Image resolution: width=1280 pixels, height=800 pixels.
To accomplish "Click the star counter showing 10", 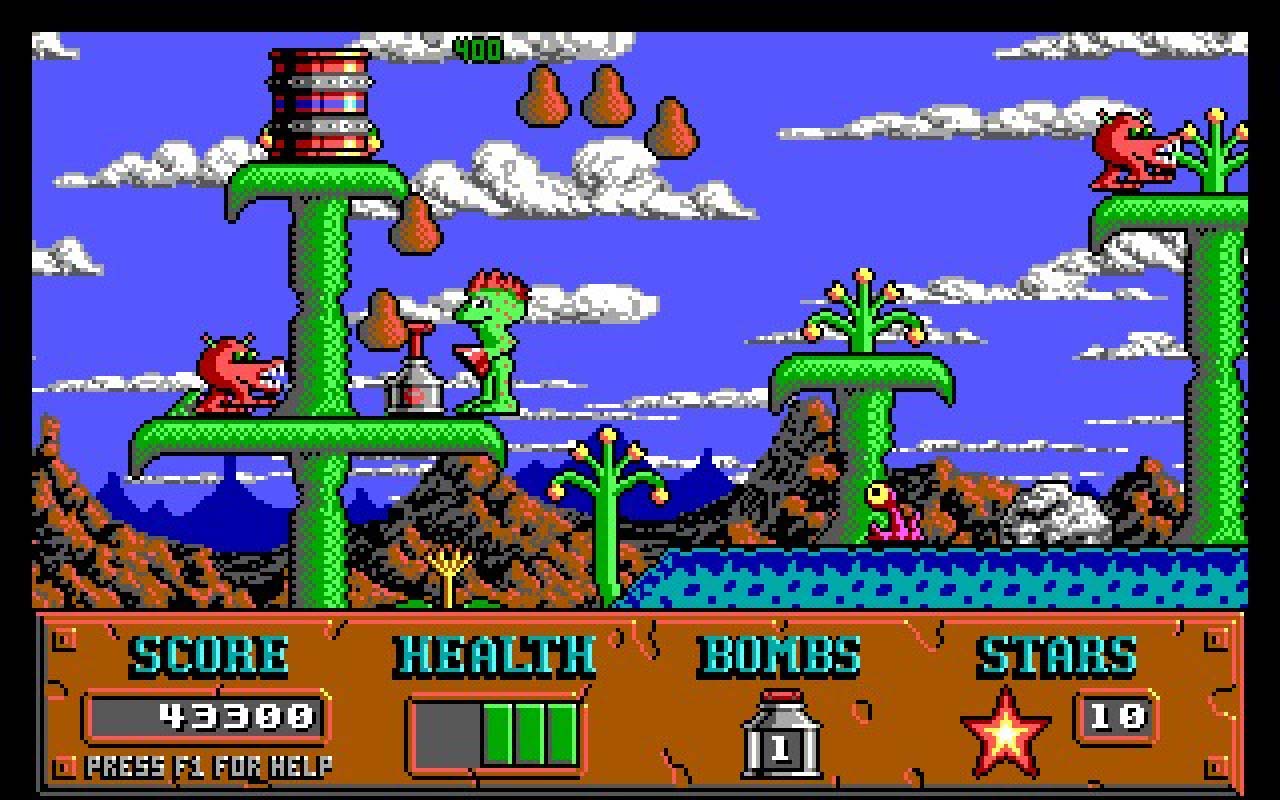I will pyautogui.click(x=1115, y=718).
